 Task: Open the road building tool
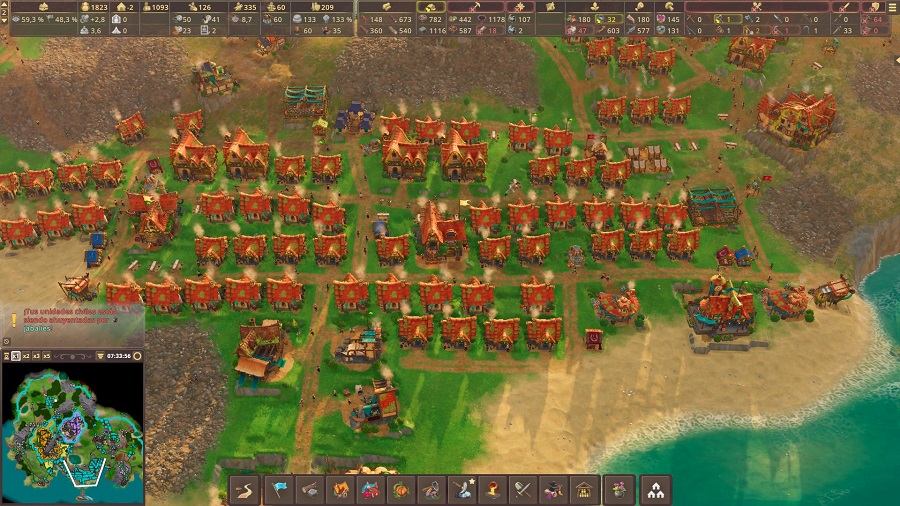click(x=244, y=490)
